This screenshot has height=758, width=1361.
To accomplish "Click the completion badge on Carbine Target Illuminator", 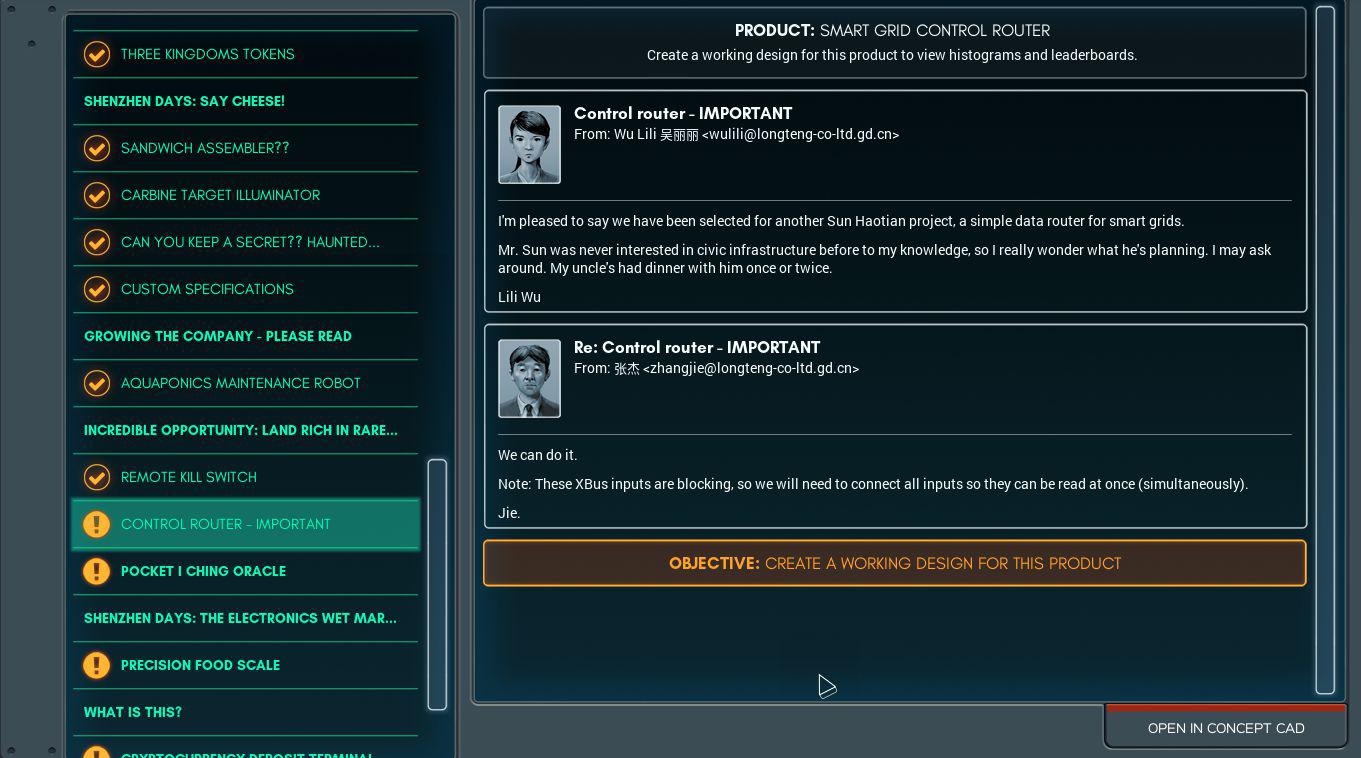I will pyautogui.click(x=97, y=195).
